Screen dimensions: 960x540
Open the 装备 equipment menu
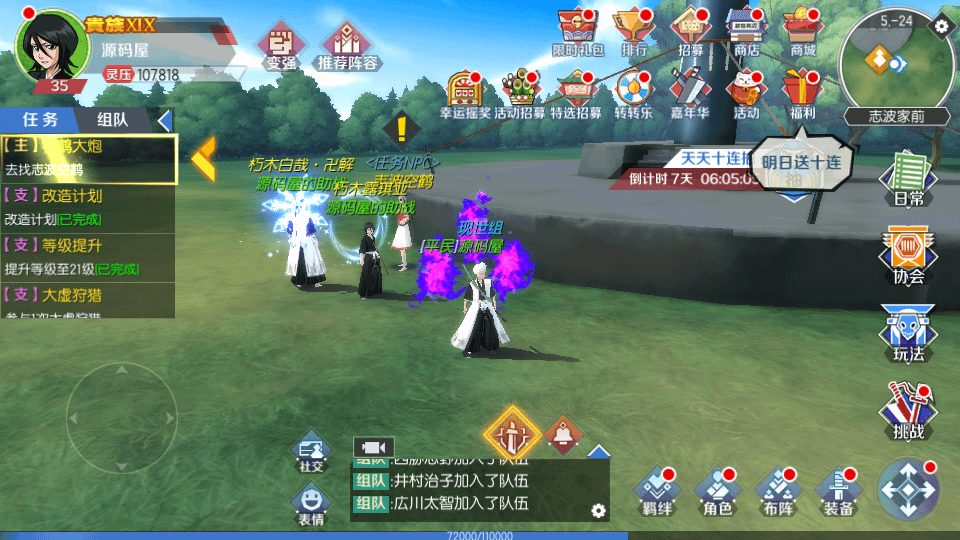point(837,491)
